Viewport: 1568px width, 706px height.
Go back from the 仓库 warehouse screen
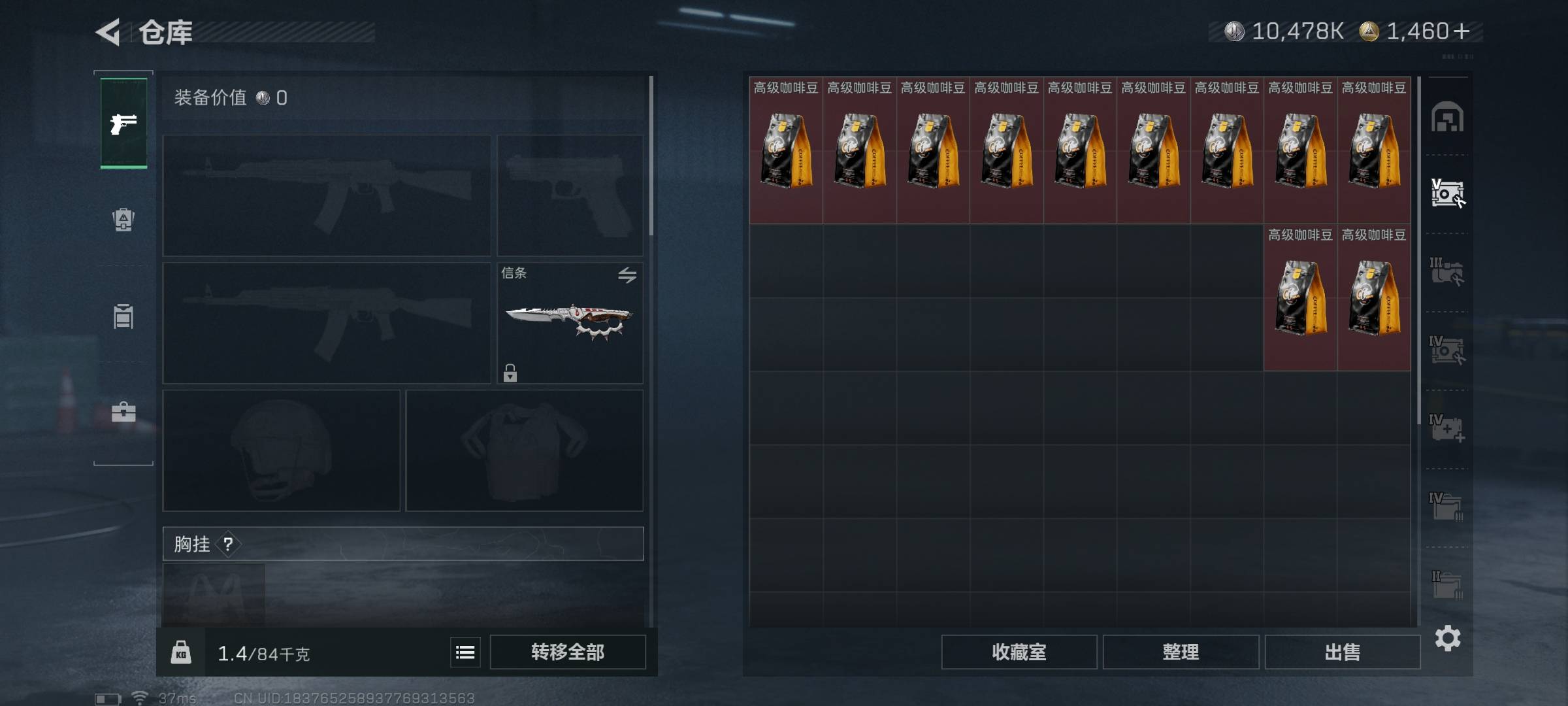coord(109,32)
